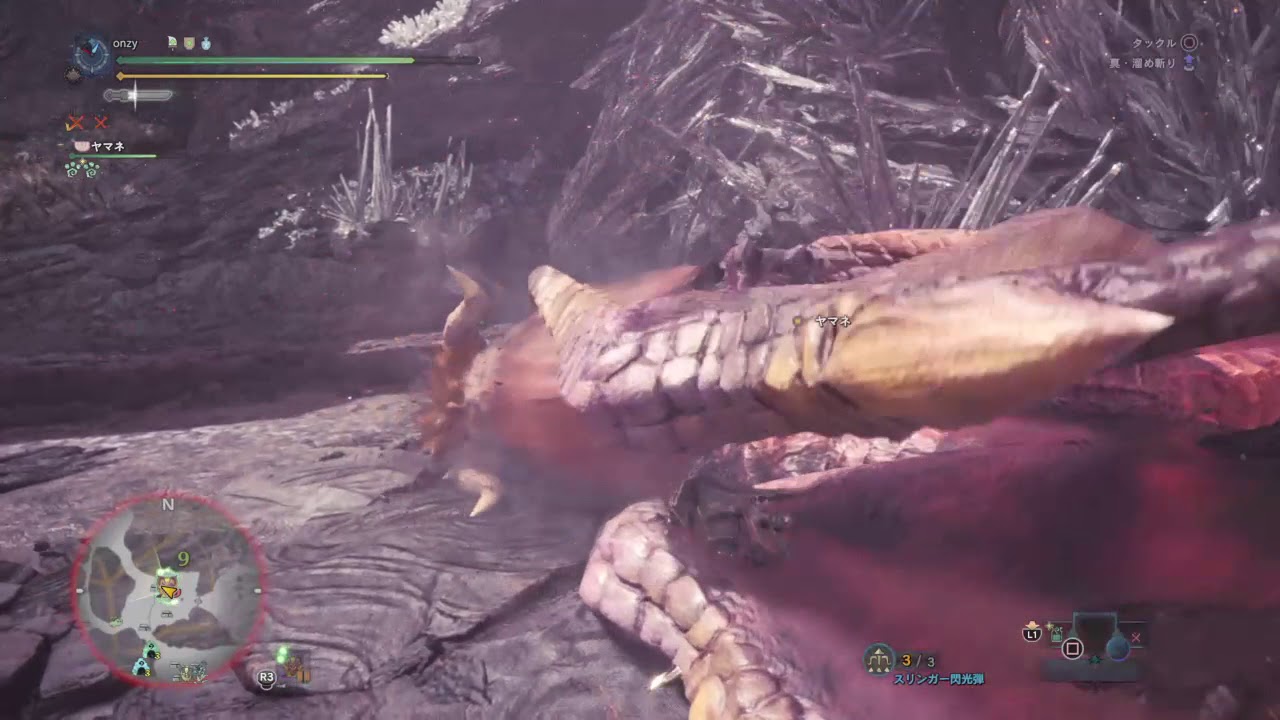Click the first buff icon beside onzy's name
Screen dimensions: 1280x720
click(171, 43)
